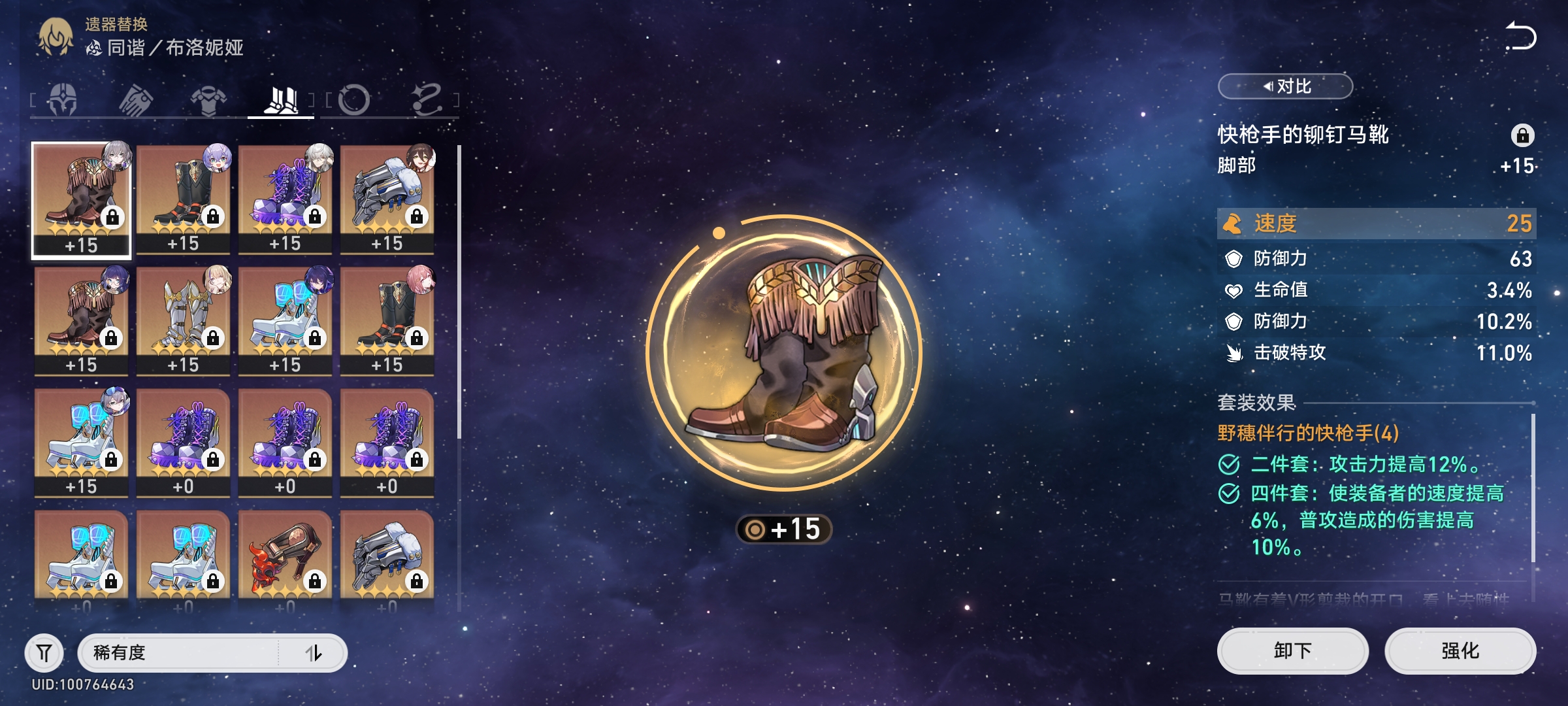Open the 稀有度 sort dropdown
Screen dimensions: 1568x706
178,652
